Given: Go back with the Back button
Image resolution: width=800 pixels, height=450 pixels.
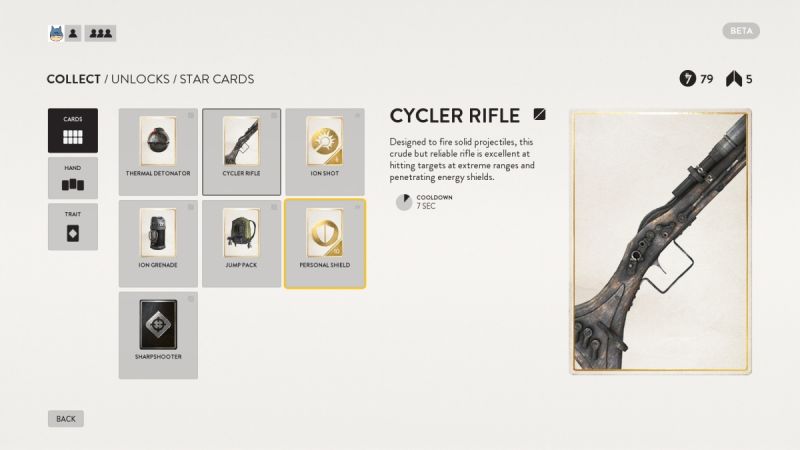Looking at the screenshot, I should (x=66, y=418).
